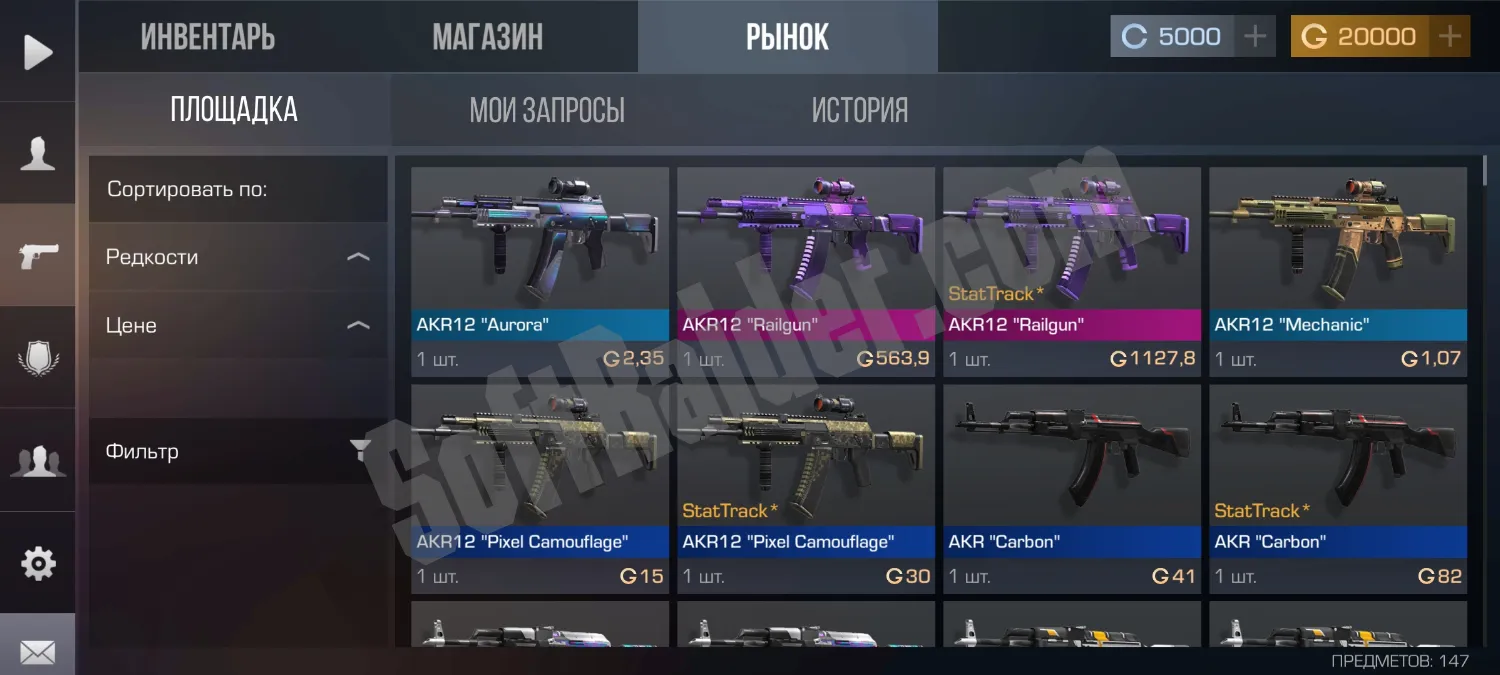The image size is (1500, 675).
Task: Open the mail envelope icon
Action: pos(38,652)
